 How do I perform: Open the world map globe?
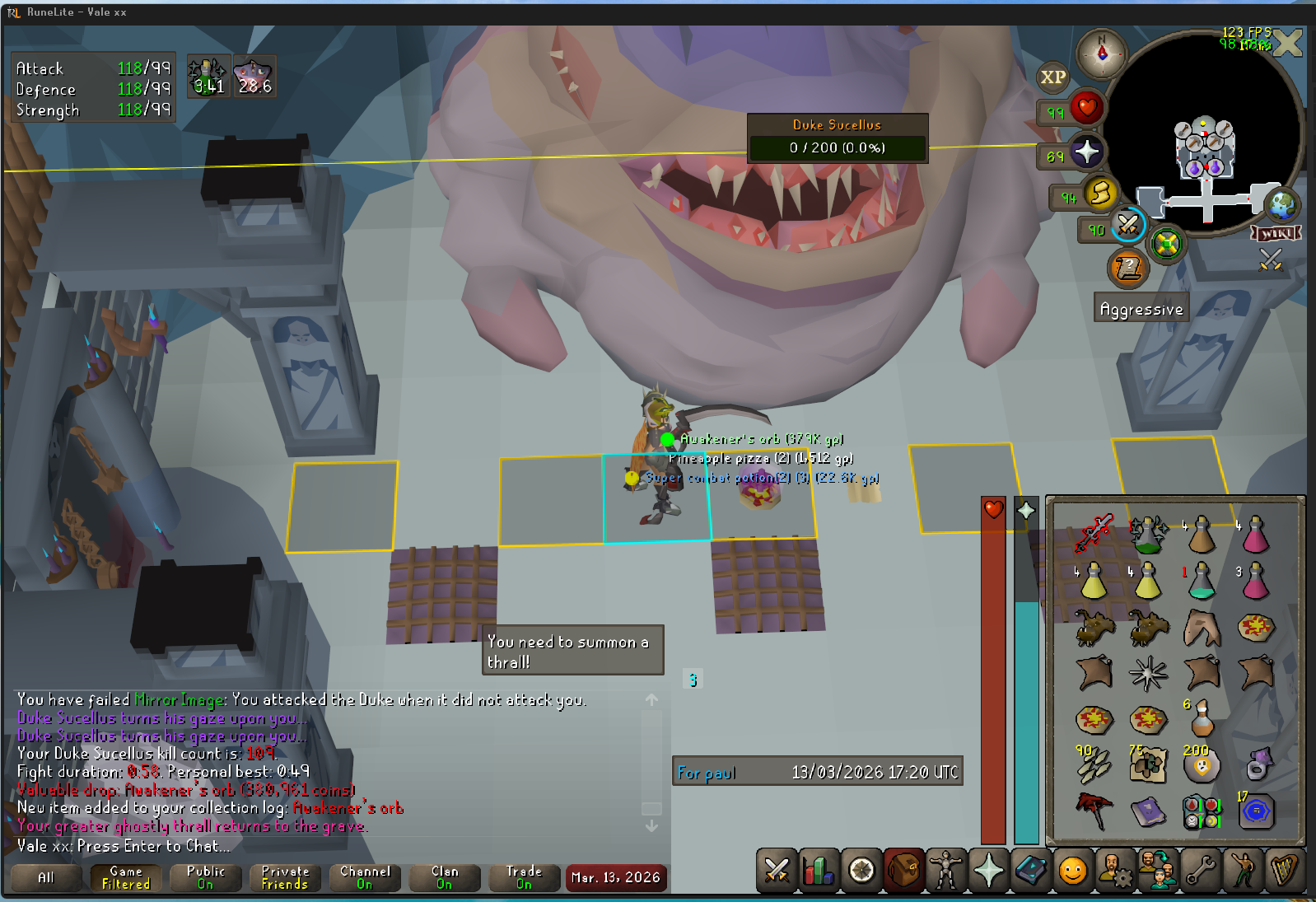click(1281, 204)
